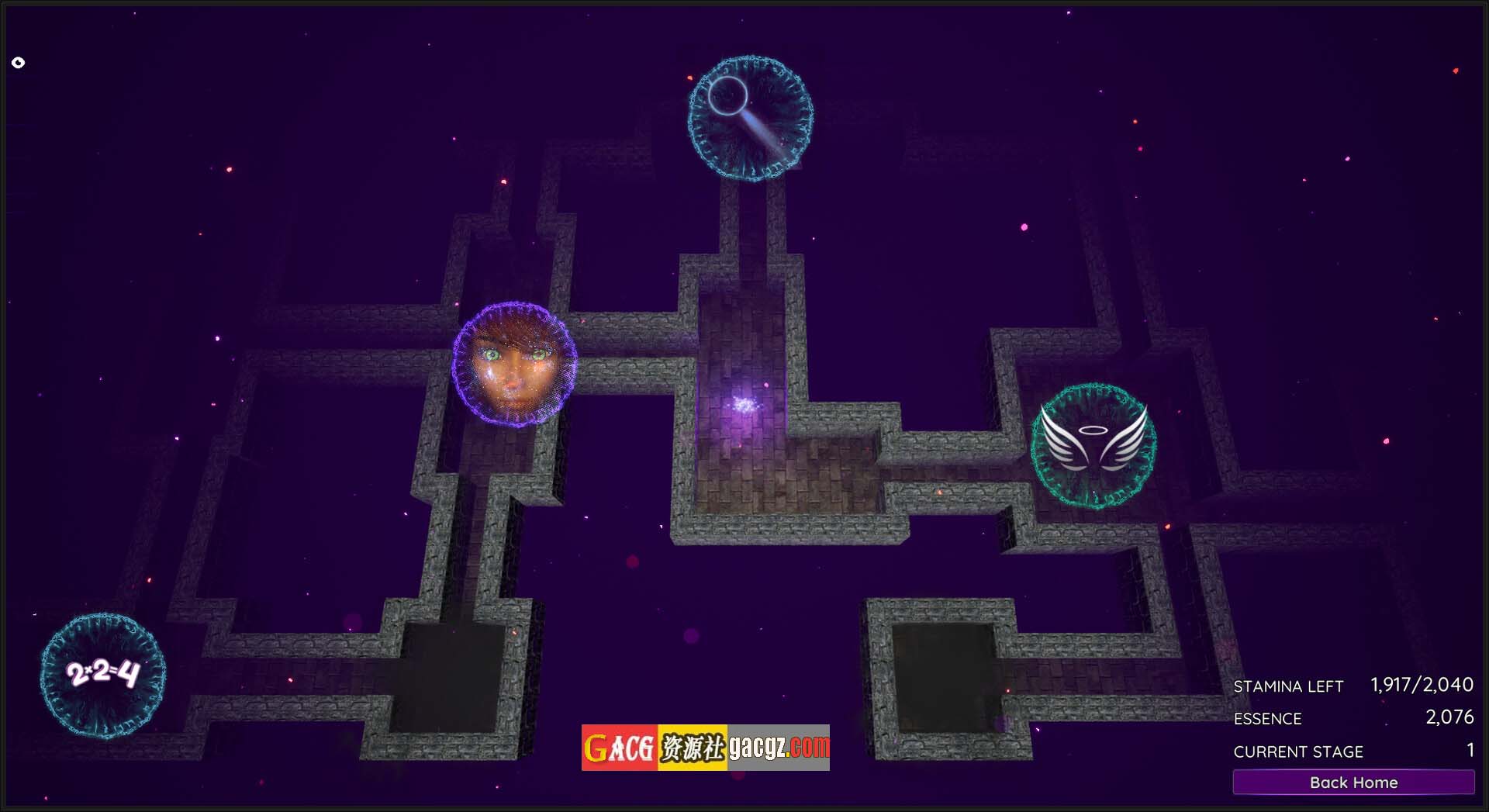Click the Back Home button

coord(1353,782)
